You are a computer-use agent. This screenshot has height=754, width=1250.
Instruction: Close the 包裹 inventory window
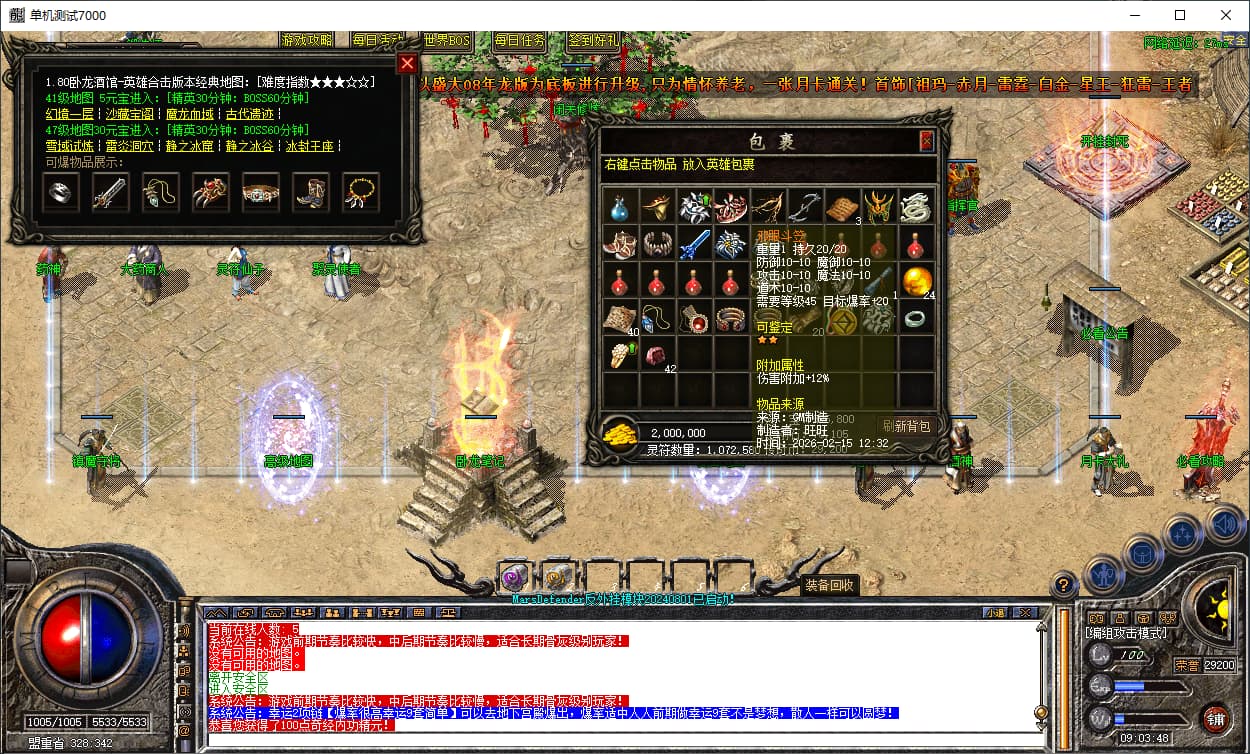(x=926, y=141)
